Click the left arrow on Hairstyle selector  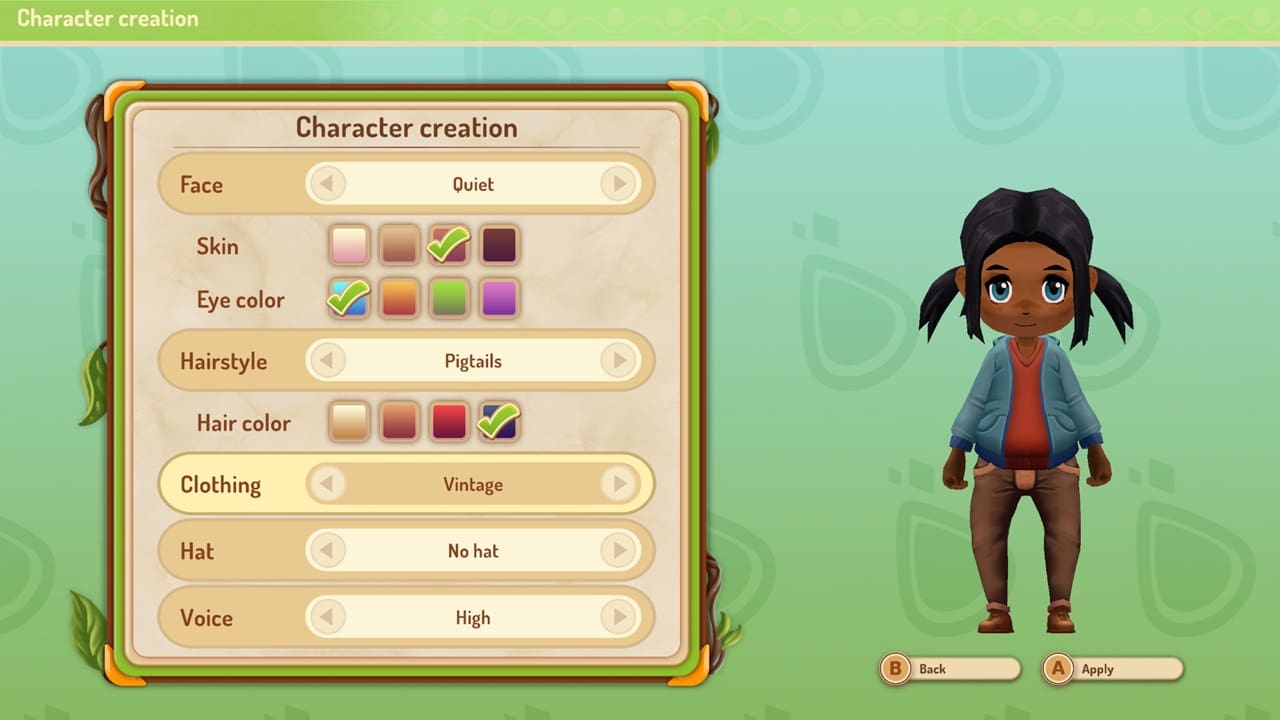point(326,361)
